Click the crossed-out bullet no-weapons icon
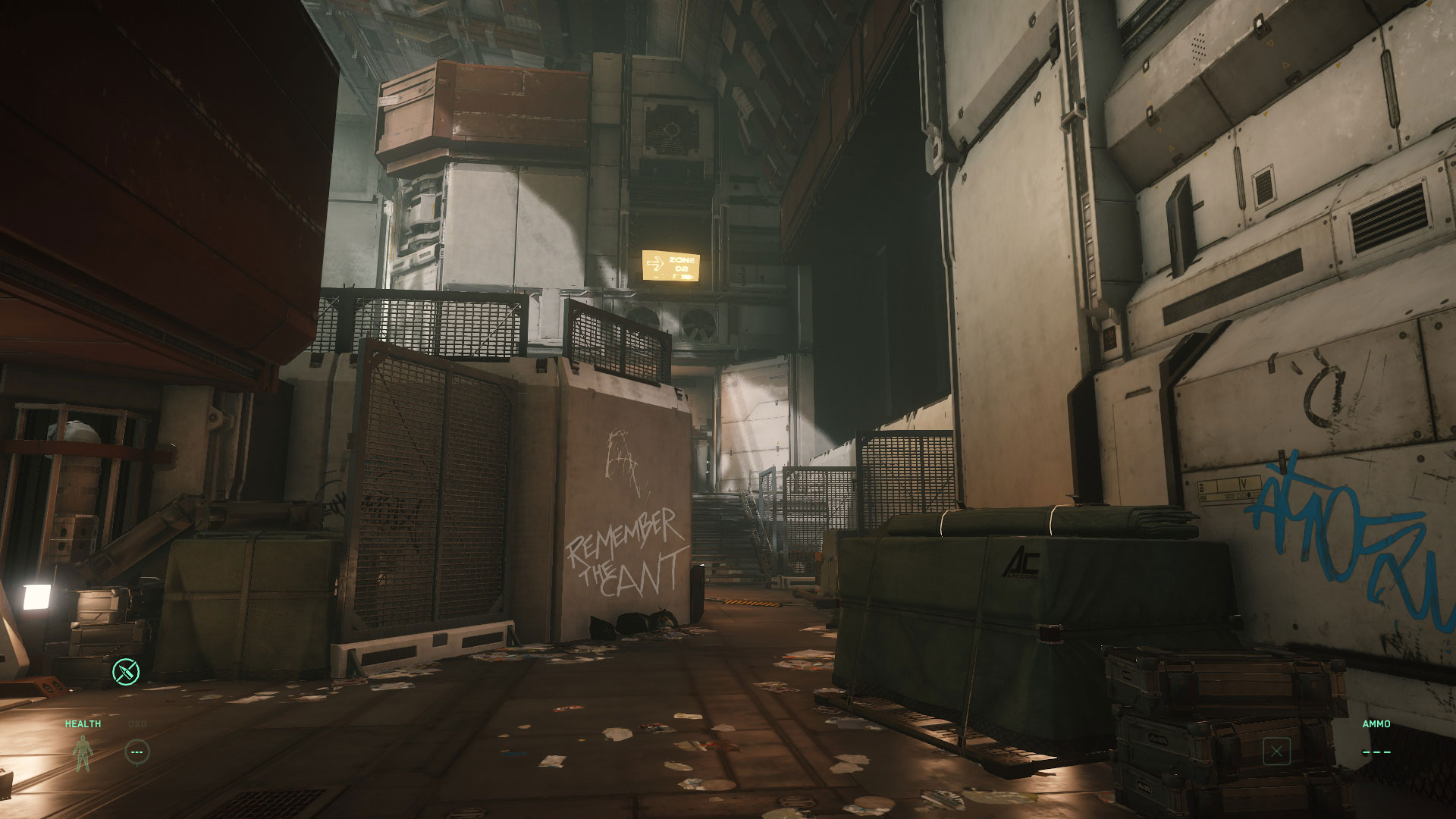Image resolution: width=1456 pixels, height=819 pixels. point(127,671)
